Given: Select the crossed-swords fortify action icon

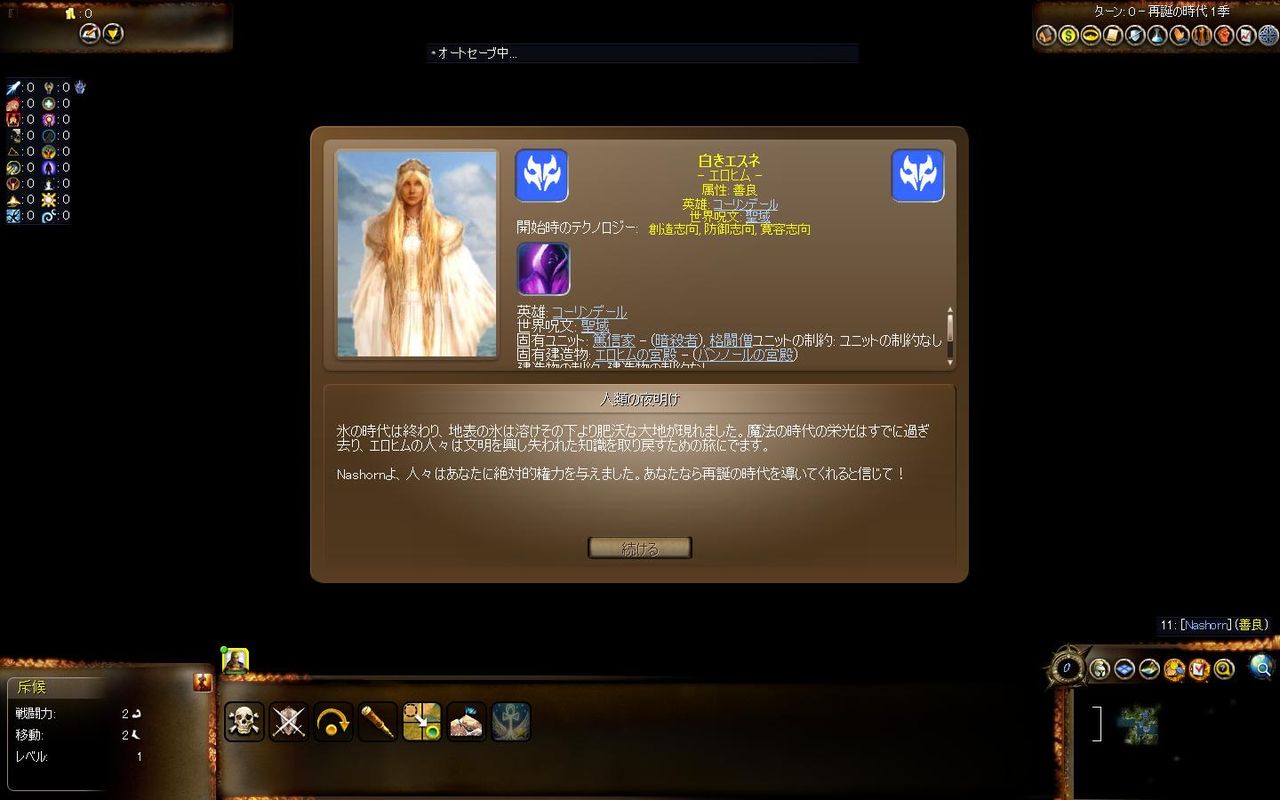Looking at the screenshot, I should [289, 720].
